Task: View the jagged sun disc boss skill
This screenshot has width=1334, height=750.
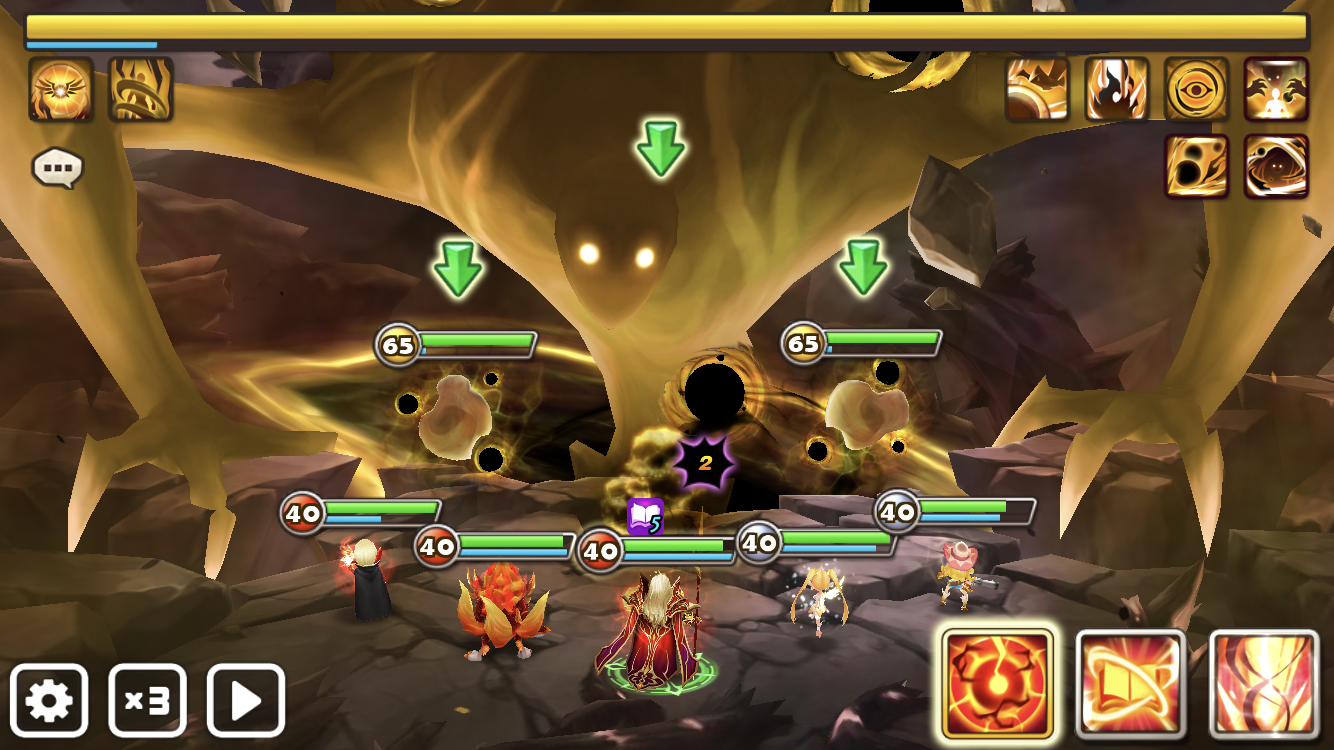Action: click(x=1037, y=89)
